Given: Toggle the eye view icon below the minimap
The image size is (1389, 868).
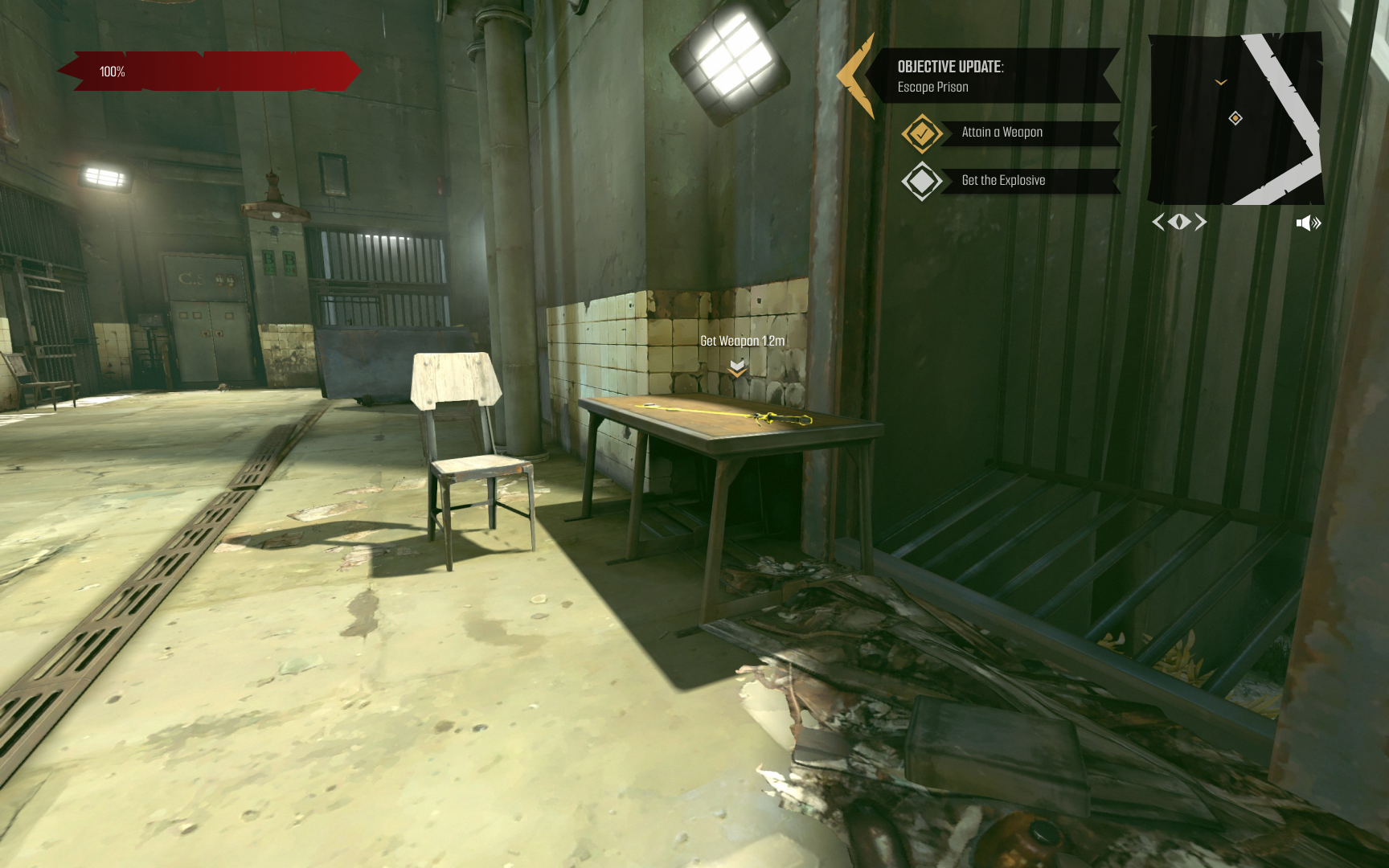Looking at the screenshot, I should [1179, 222].
